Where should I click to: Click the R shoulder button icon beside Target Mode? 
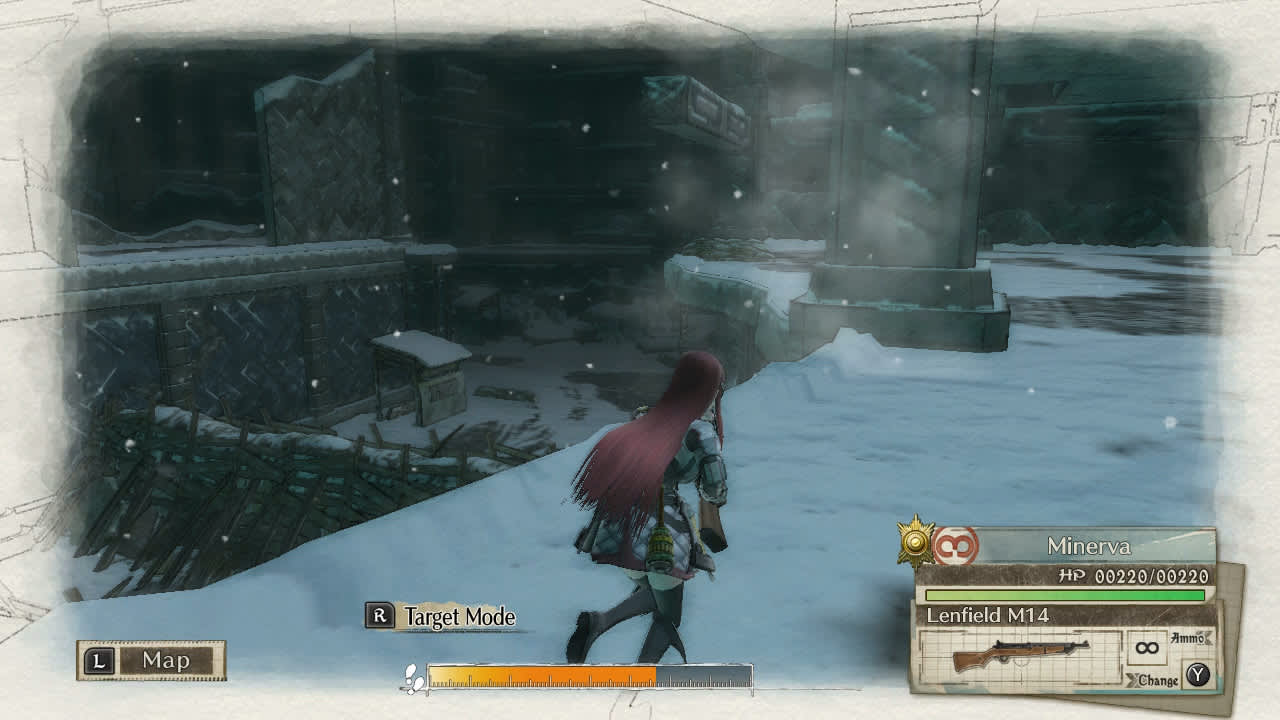(378, 617)
